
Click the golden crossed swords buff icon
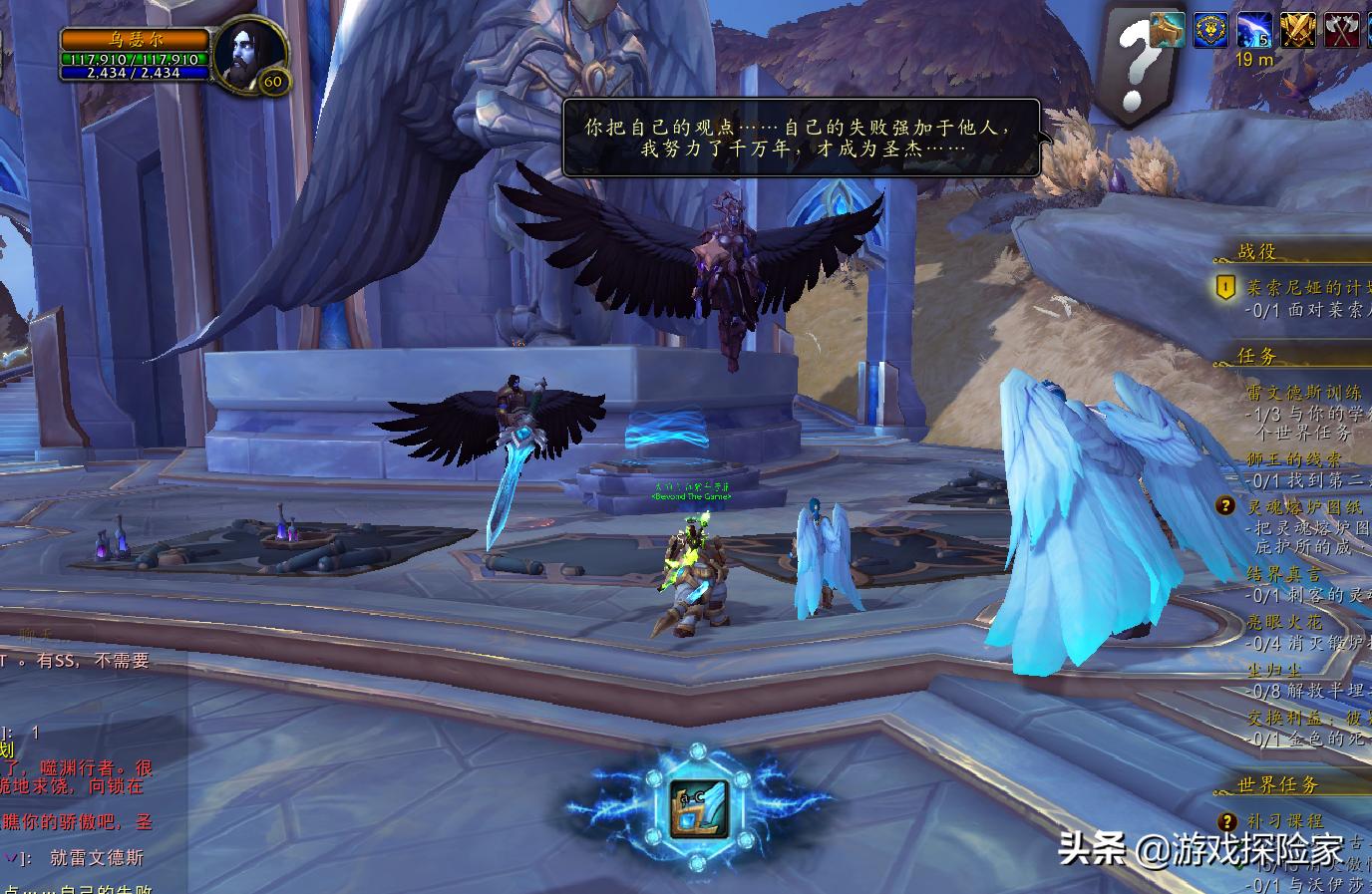(1298, 30)
